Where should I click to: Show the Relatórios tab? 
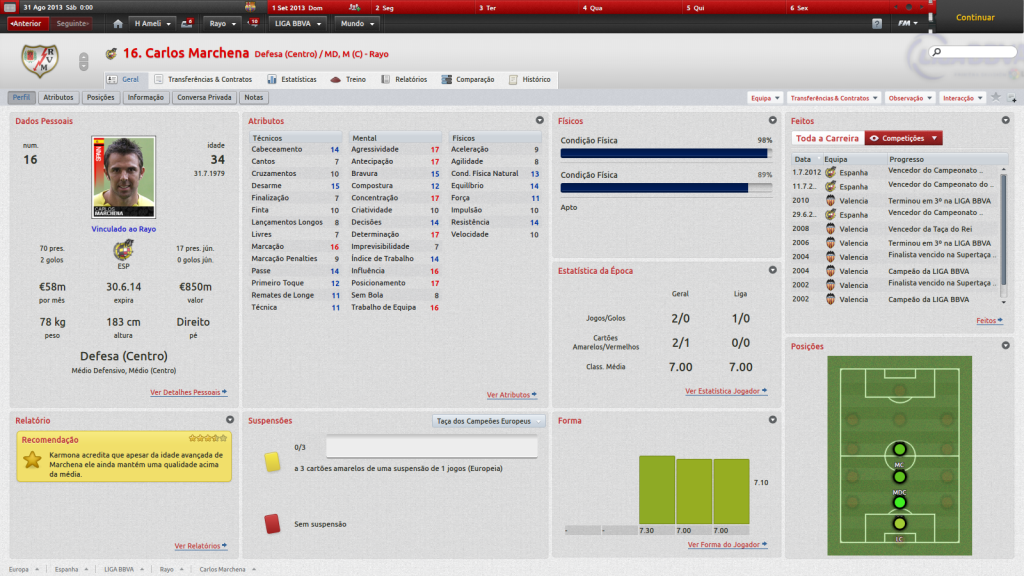click(x=404, y=79)
